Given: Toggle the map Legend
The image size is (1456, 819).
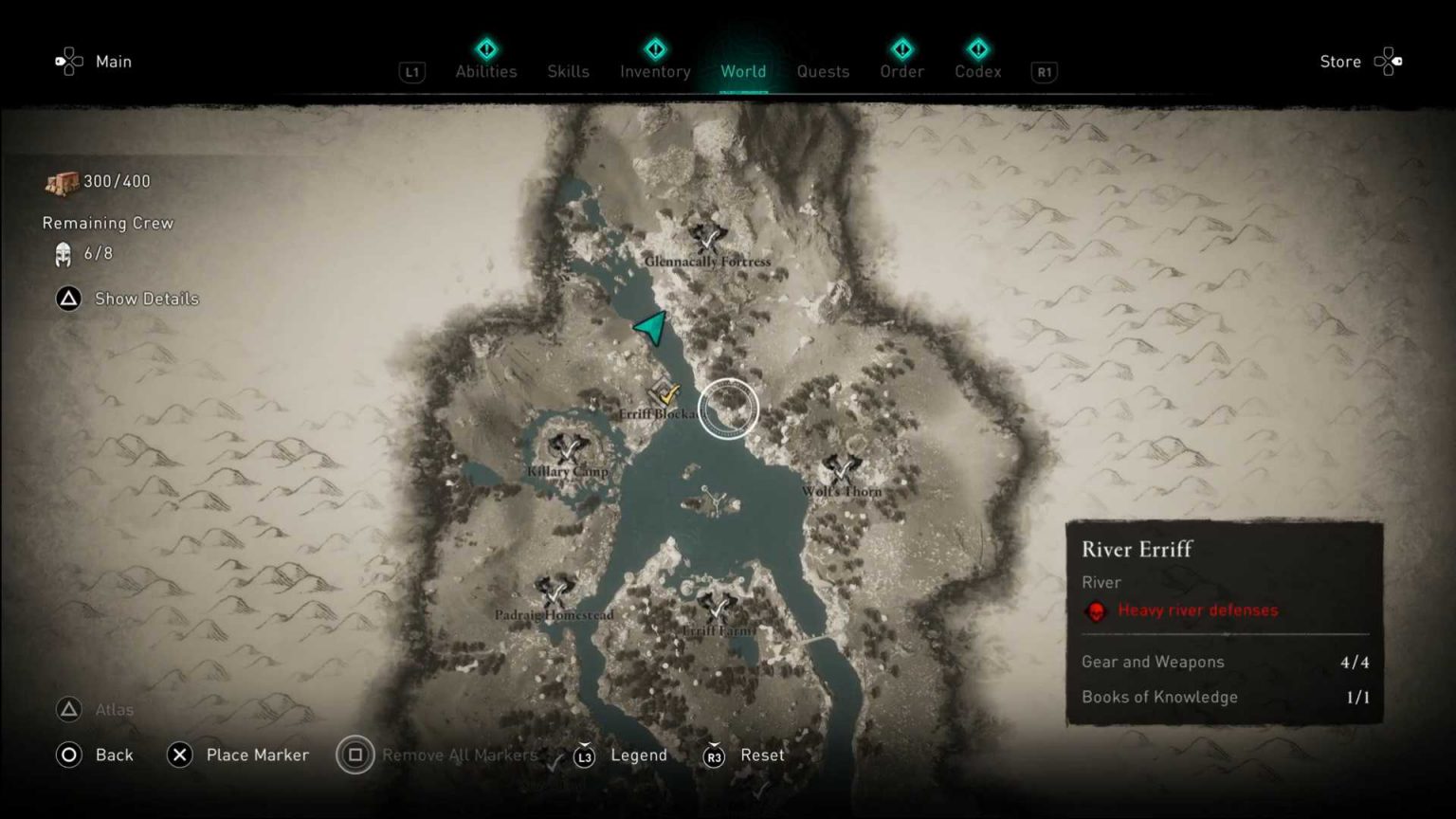Looking at the screenshot, I should click(639, 755).
